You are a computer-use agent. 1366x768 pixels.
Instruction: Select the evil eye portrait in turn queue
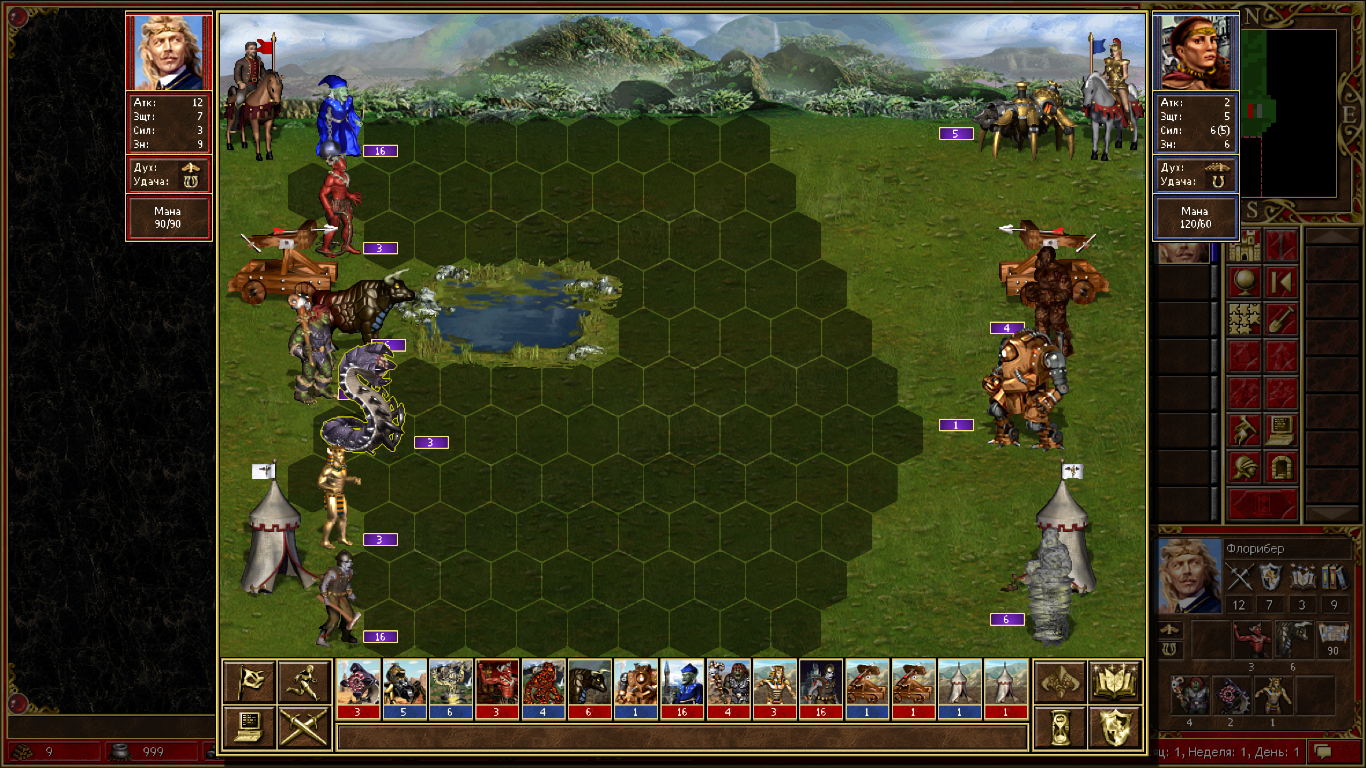pos(359,682)
